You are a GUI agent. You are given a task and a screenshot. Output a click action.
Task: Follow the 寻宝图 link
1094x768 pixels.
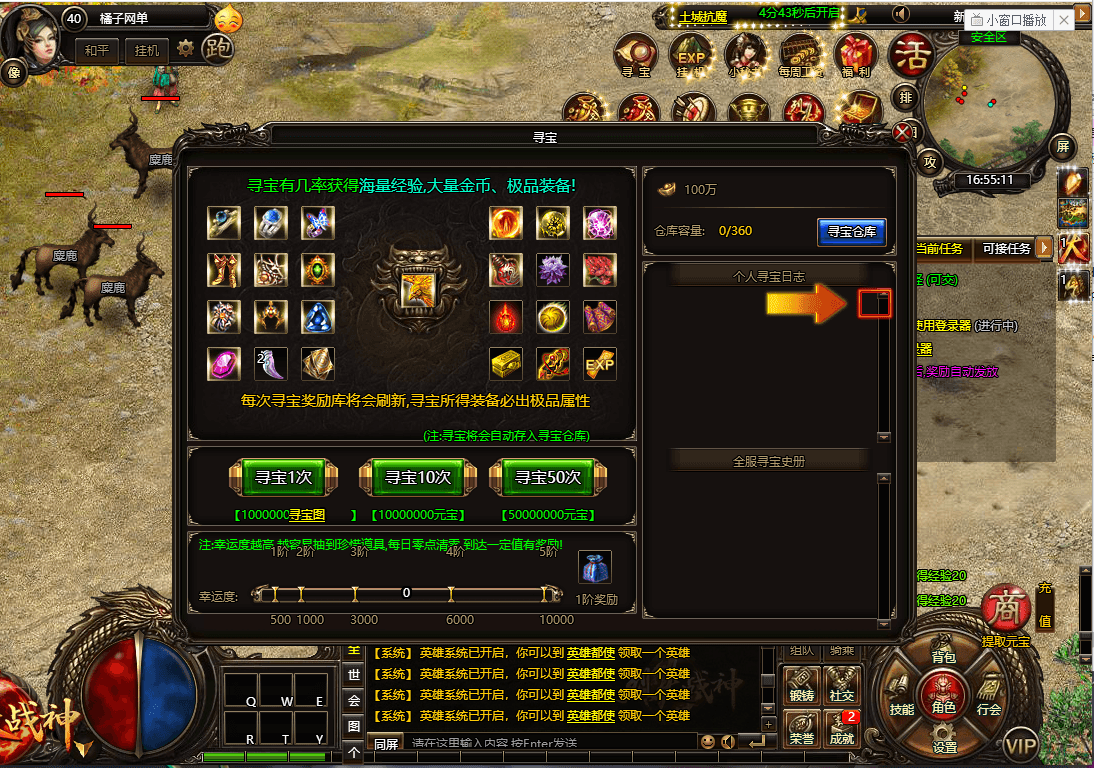point(308,515)
